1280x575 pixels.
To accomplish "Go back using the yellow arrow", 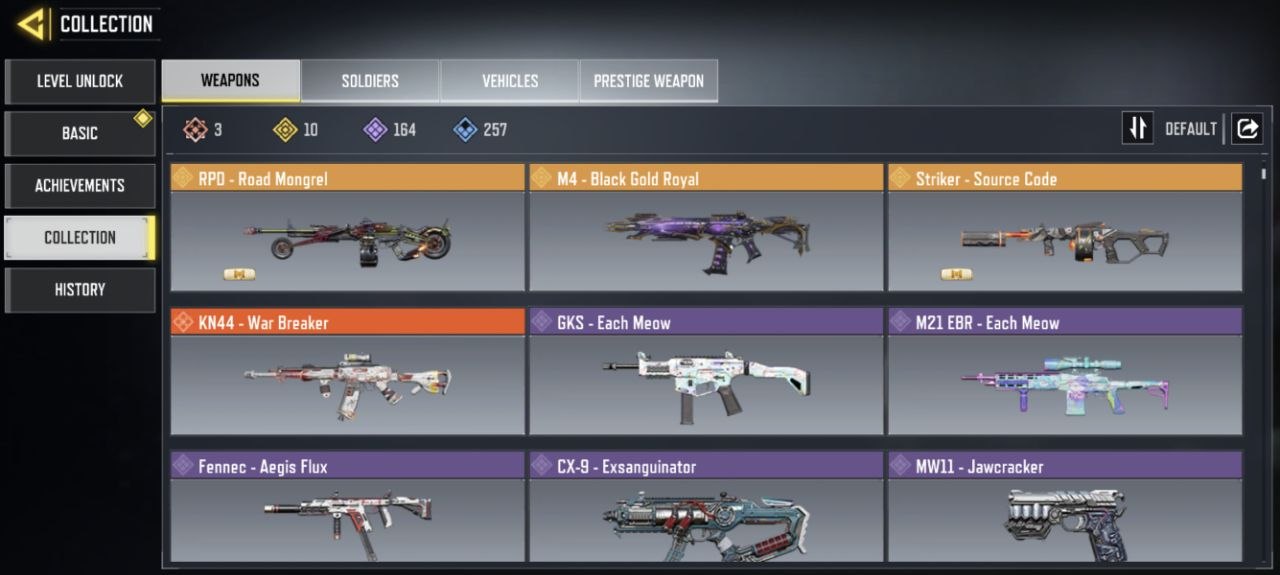I will pyautogui.click(x=31, y=24).
